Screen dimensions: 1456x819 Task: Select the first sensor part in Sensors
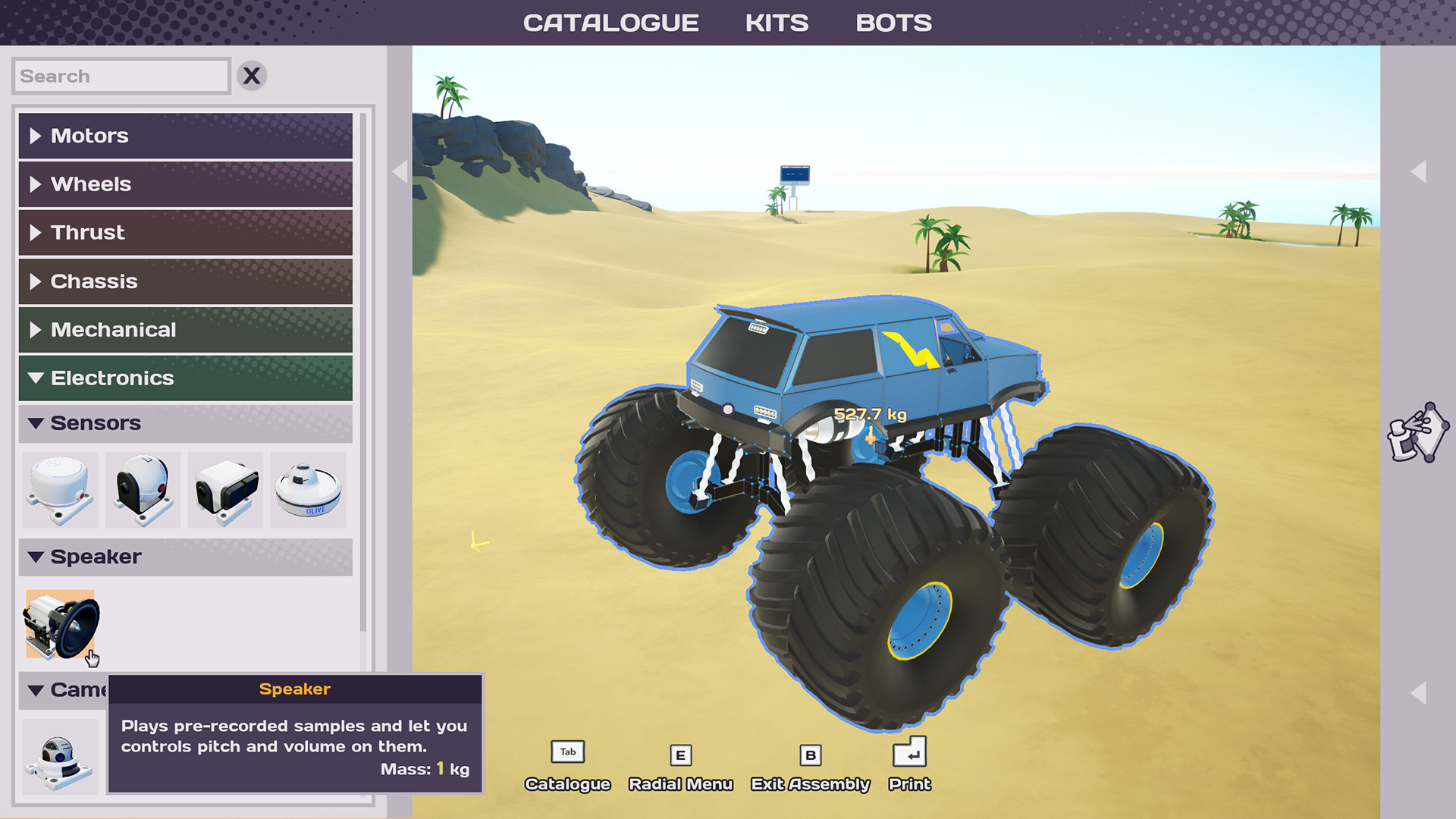pos(60,490)
